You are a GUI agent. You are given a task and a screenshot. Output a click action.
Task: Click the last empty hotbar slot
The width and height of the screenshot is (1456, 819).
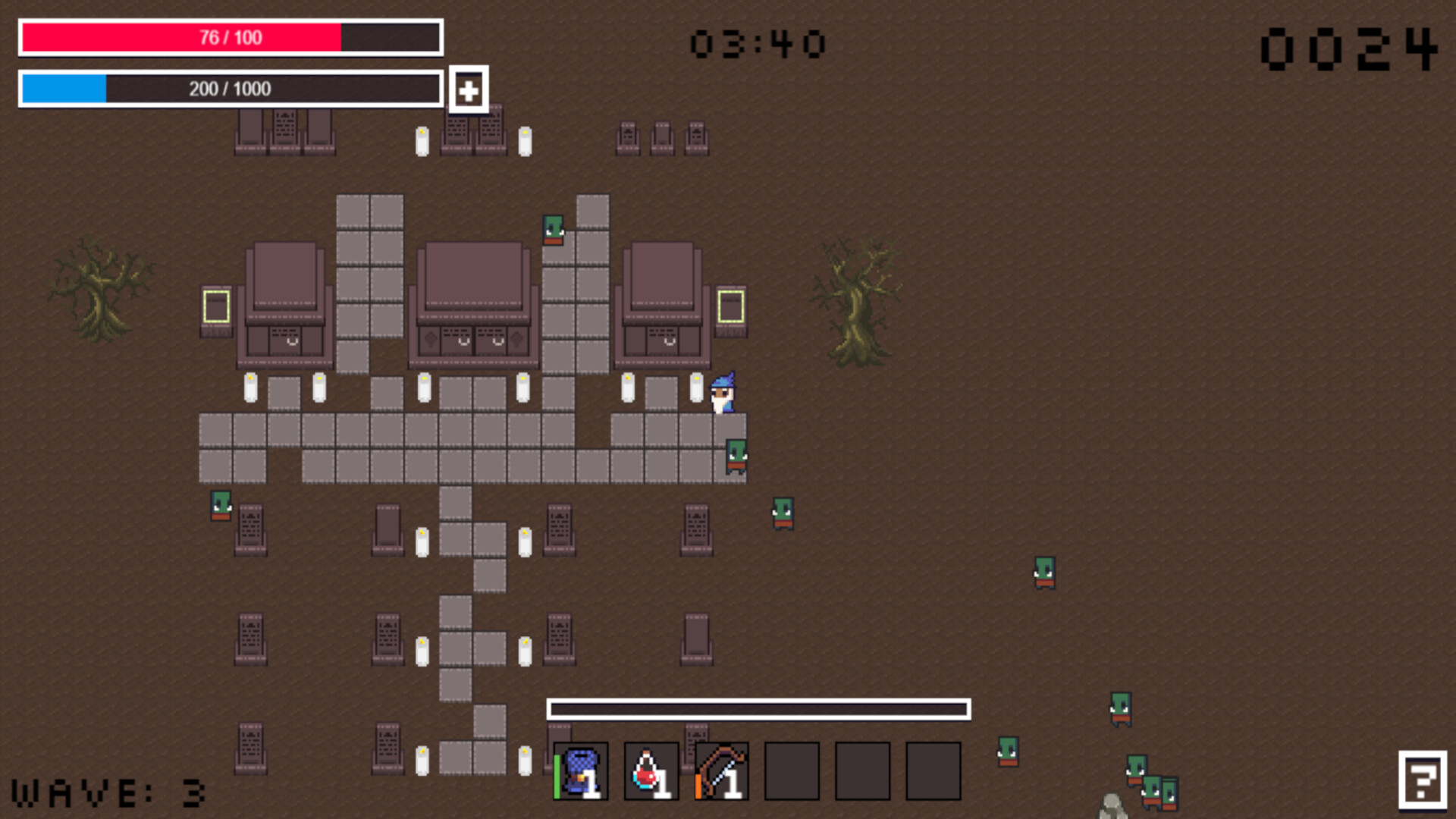[932, 770]
